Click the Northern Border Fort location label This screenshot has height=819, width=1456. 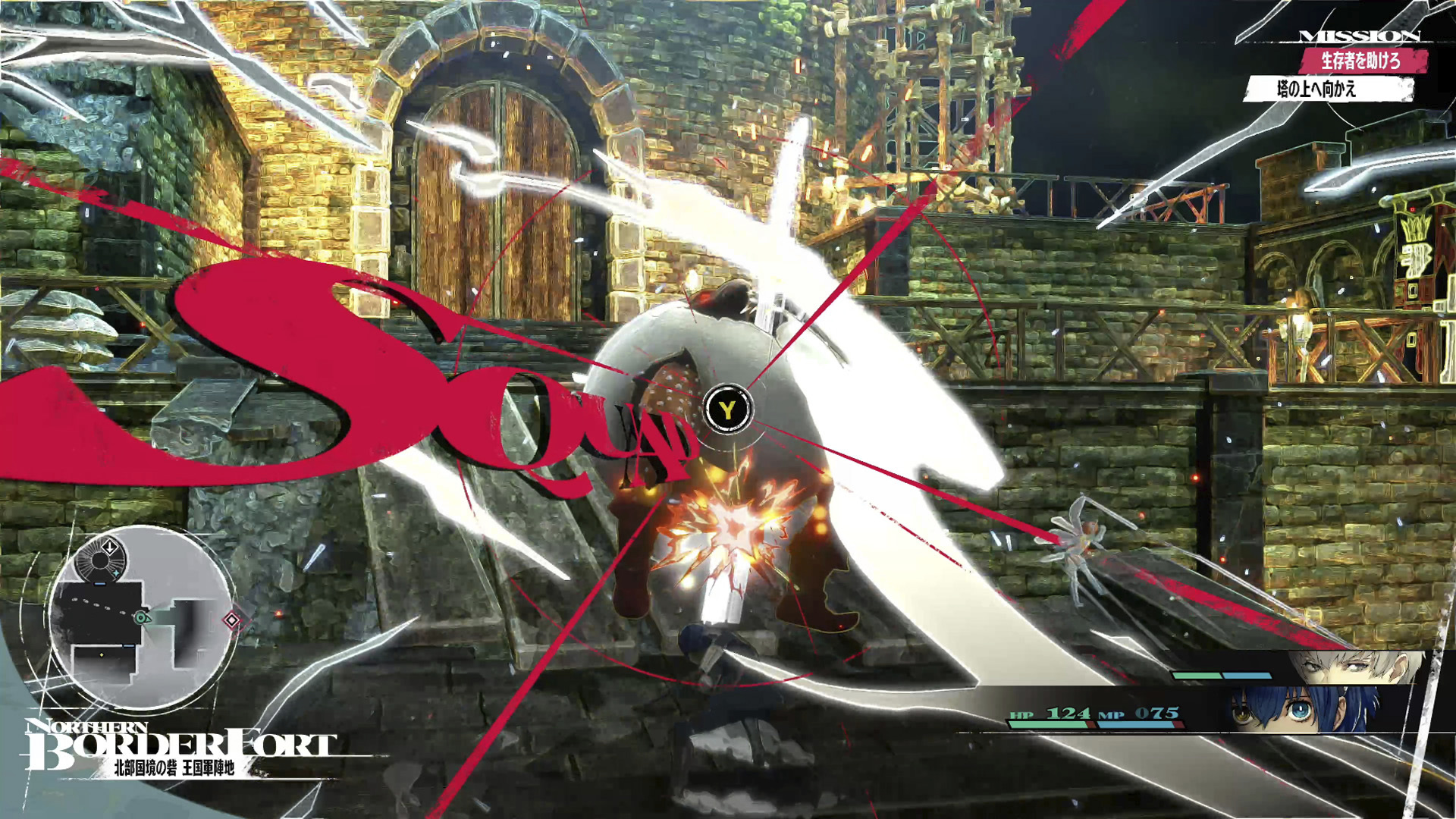click(179, 748)
